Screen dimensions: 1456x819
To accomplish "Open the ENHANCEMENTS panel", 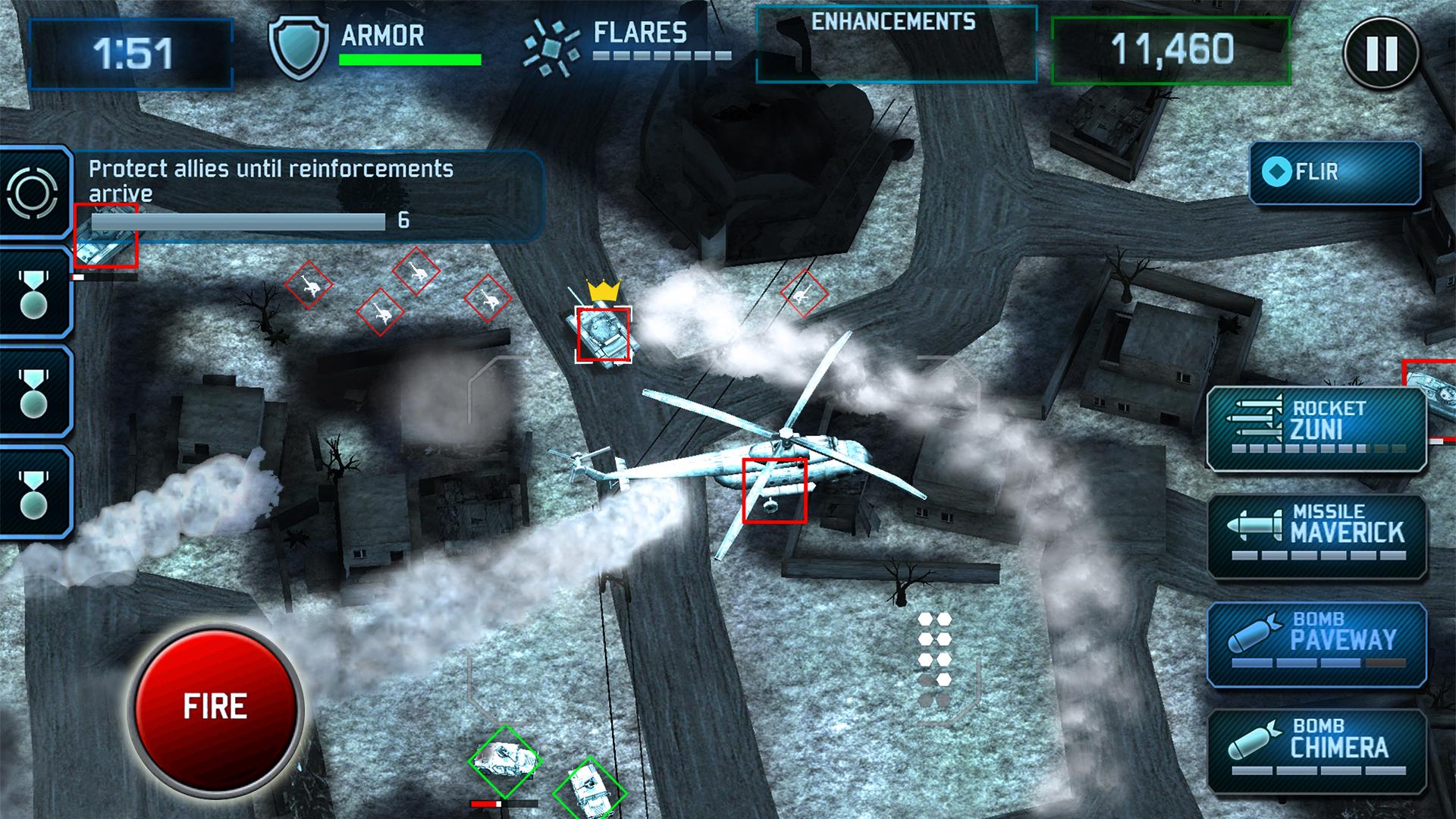I will (x=896, y=44).
